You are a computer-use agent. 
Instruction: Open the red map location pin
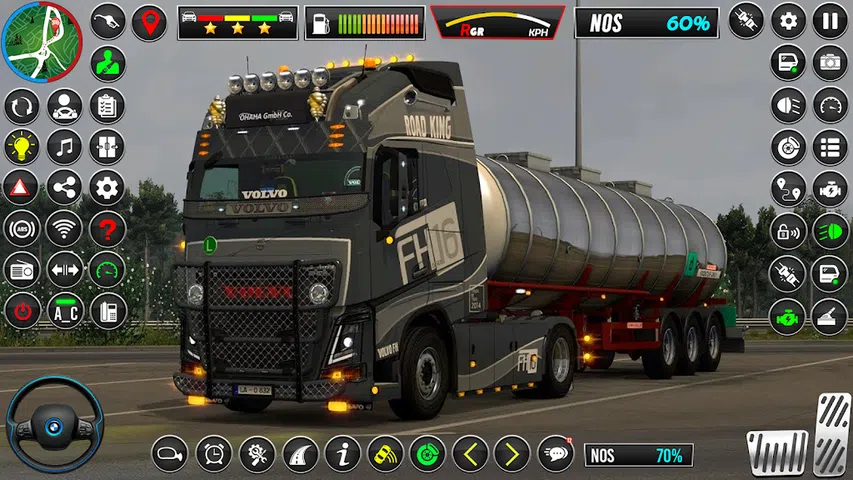point(150,21)
